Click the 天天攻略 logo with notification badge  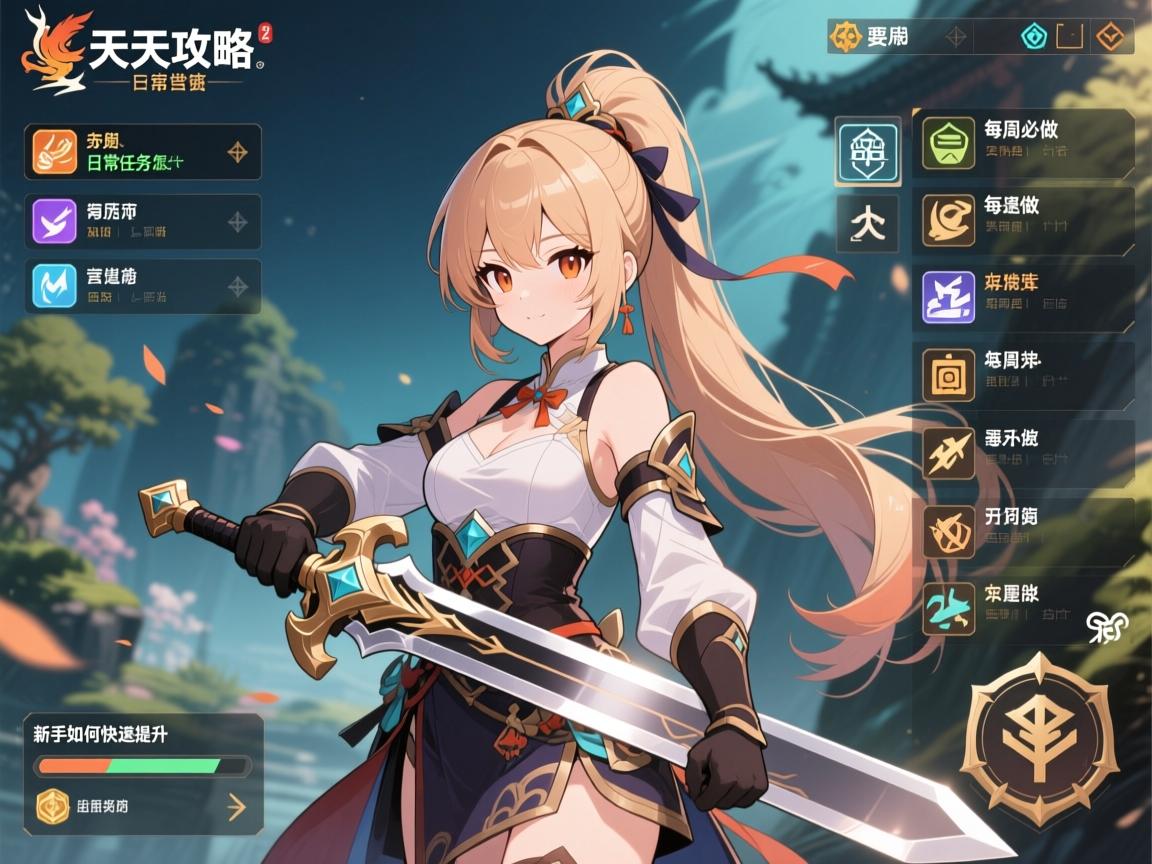[145, 52]
